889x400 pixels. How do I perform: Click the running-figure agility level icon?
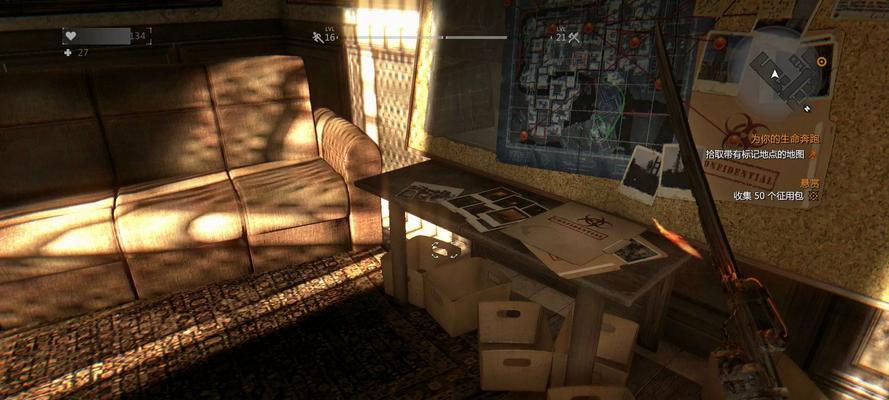316,37
